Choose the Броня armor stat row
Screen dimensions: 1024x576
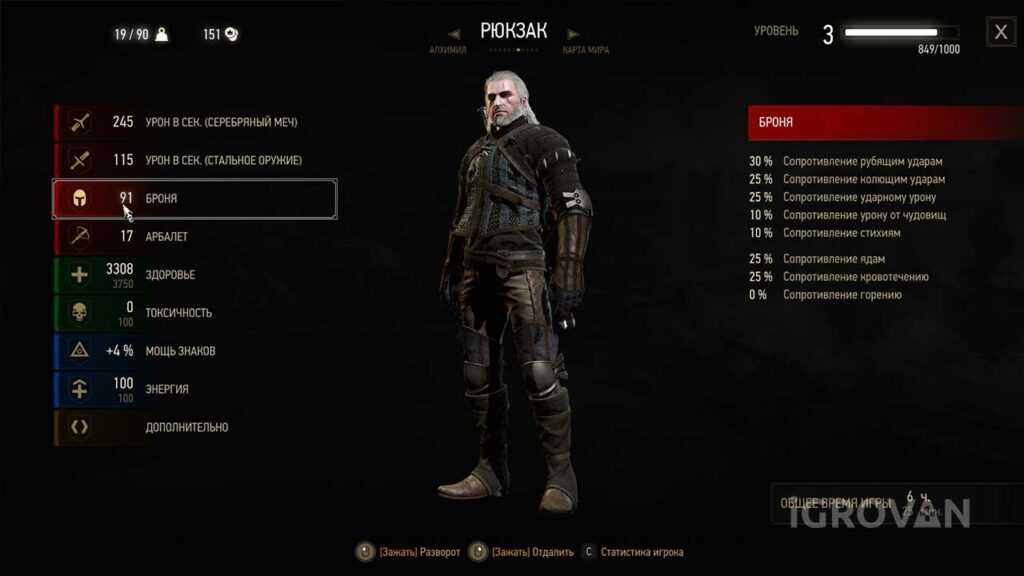[195, 199]
